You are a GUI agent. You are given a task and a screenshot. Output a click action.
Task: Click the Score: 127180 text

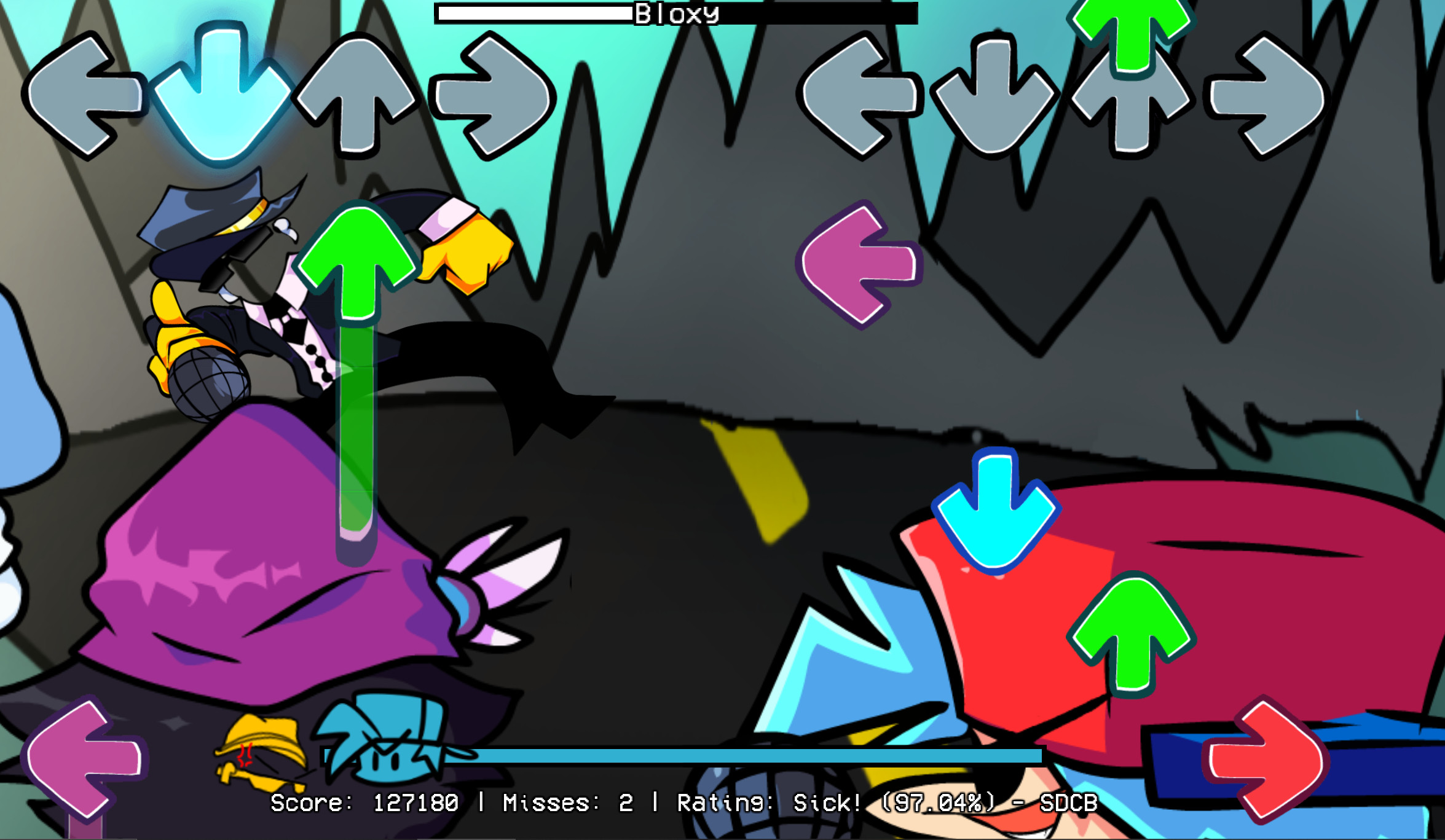[x=366, y=802]
